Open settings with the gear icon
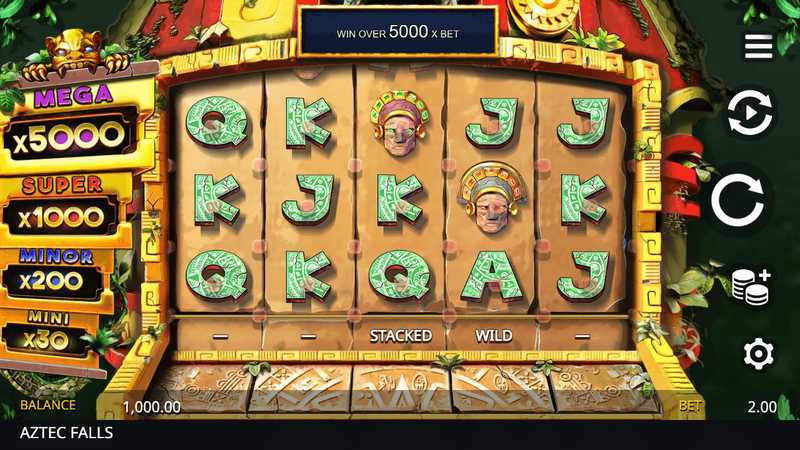 pyautogui.click(x=758, y=353)
